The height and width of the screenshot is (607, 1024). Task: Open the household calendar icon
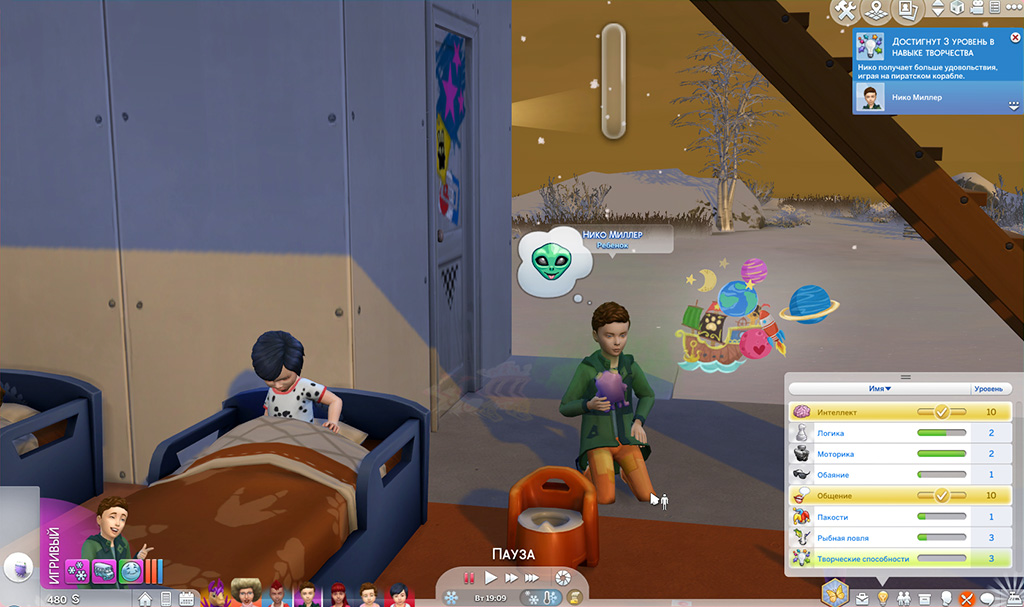pyautogui.click(x=187, y=599)
